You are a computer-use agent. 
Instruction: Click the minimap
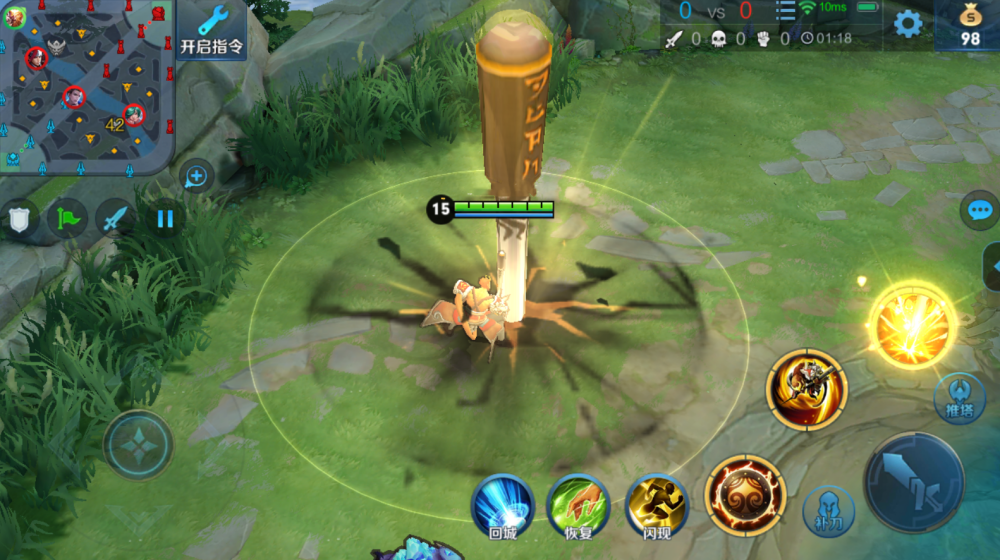click(x=88, y=88)
